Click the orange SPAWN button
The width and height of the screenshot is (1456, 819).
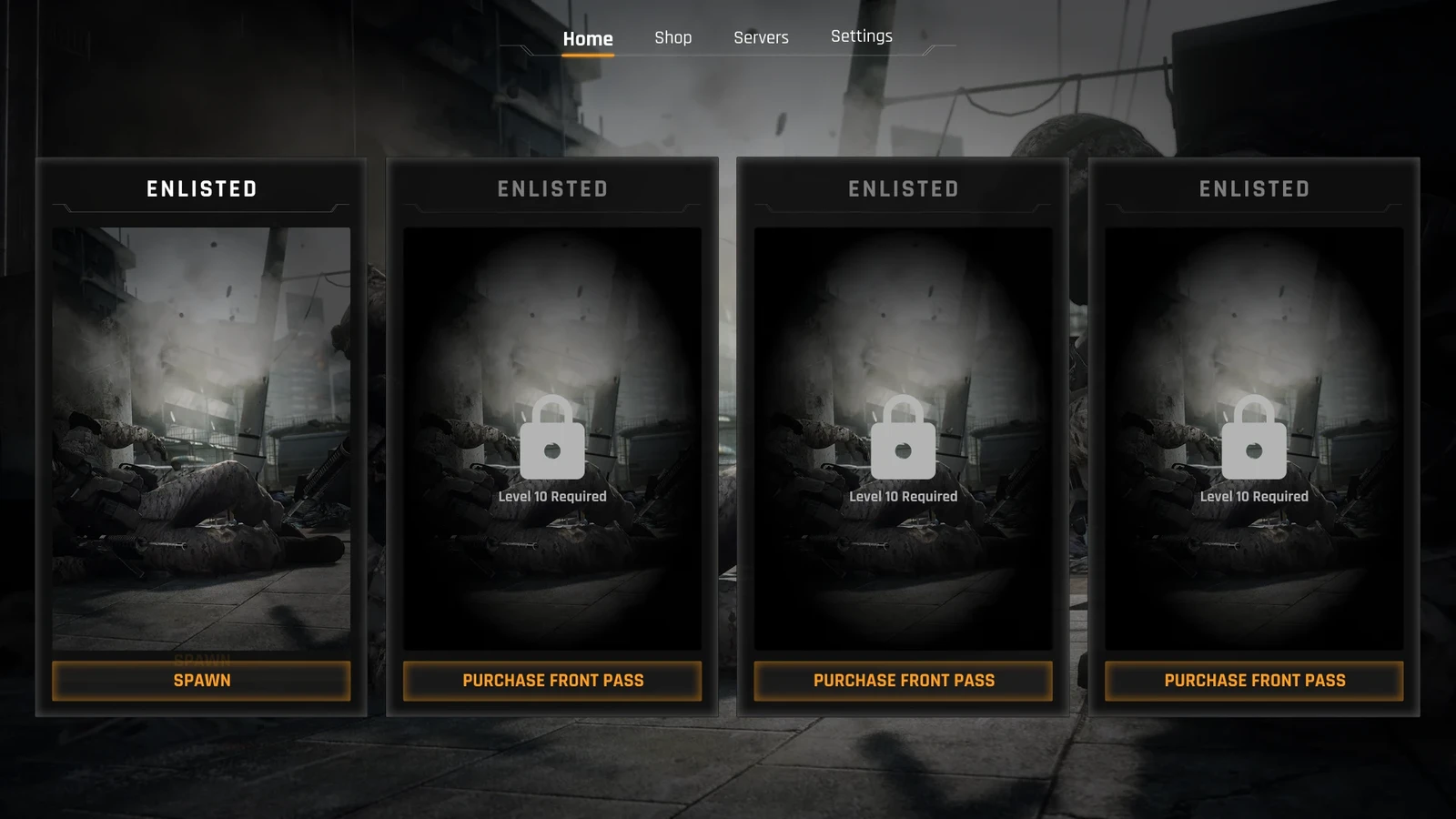201,681
